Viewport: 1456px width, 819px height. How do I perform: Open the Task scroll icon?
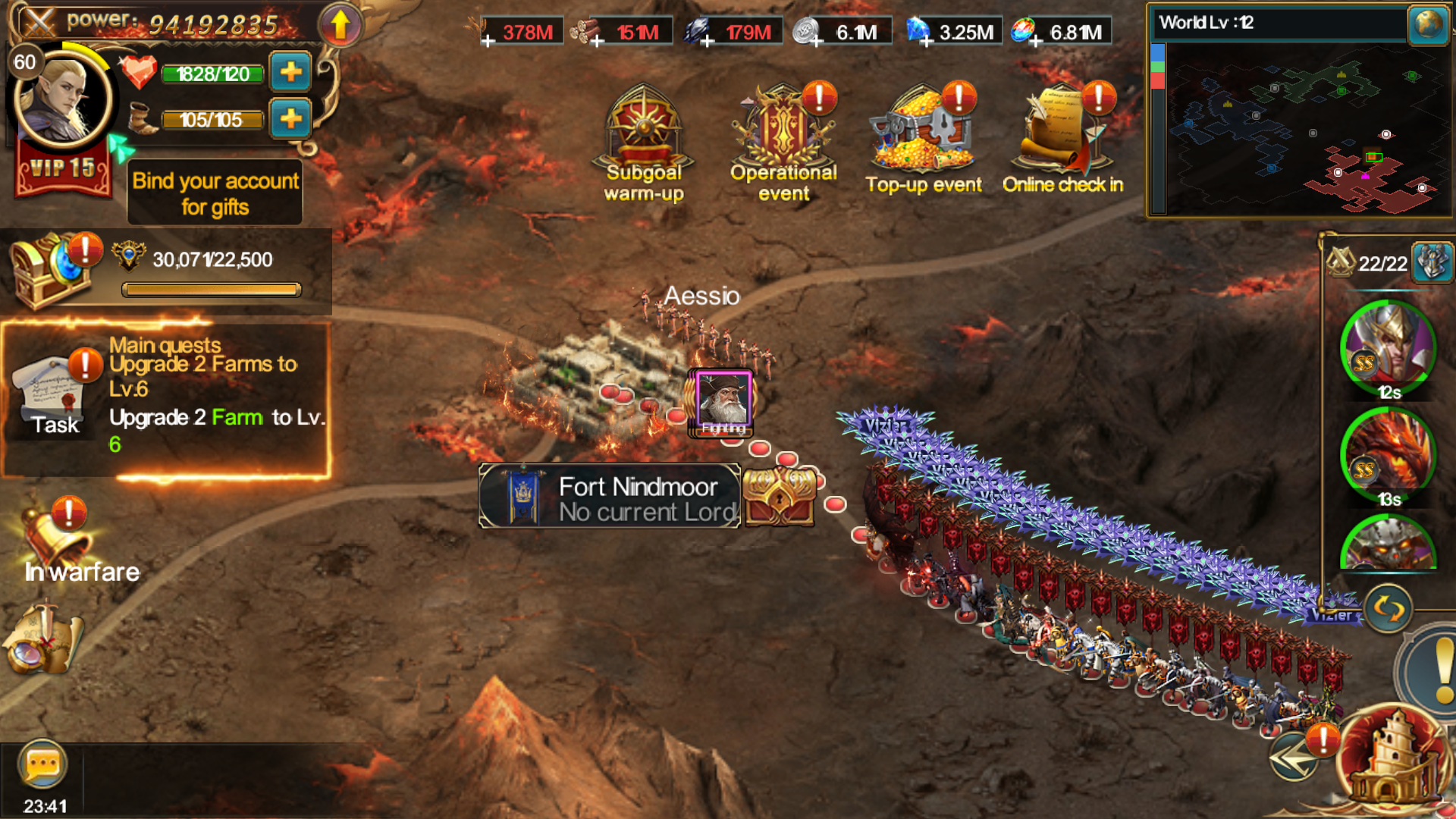tap(55, 396)
